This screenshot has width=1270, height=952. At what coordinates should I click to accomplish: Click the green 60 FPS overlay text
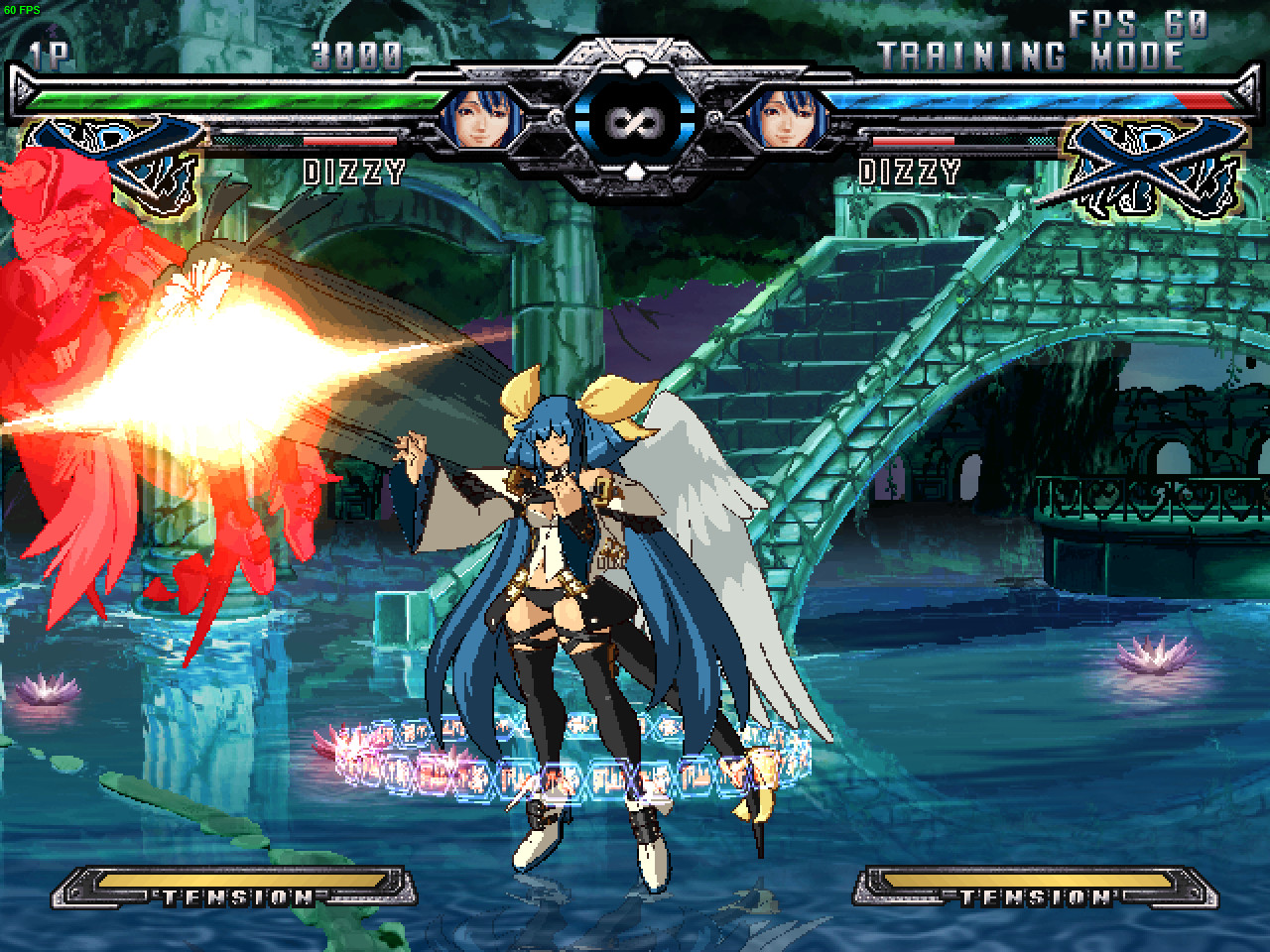click(22, 8)
